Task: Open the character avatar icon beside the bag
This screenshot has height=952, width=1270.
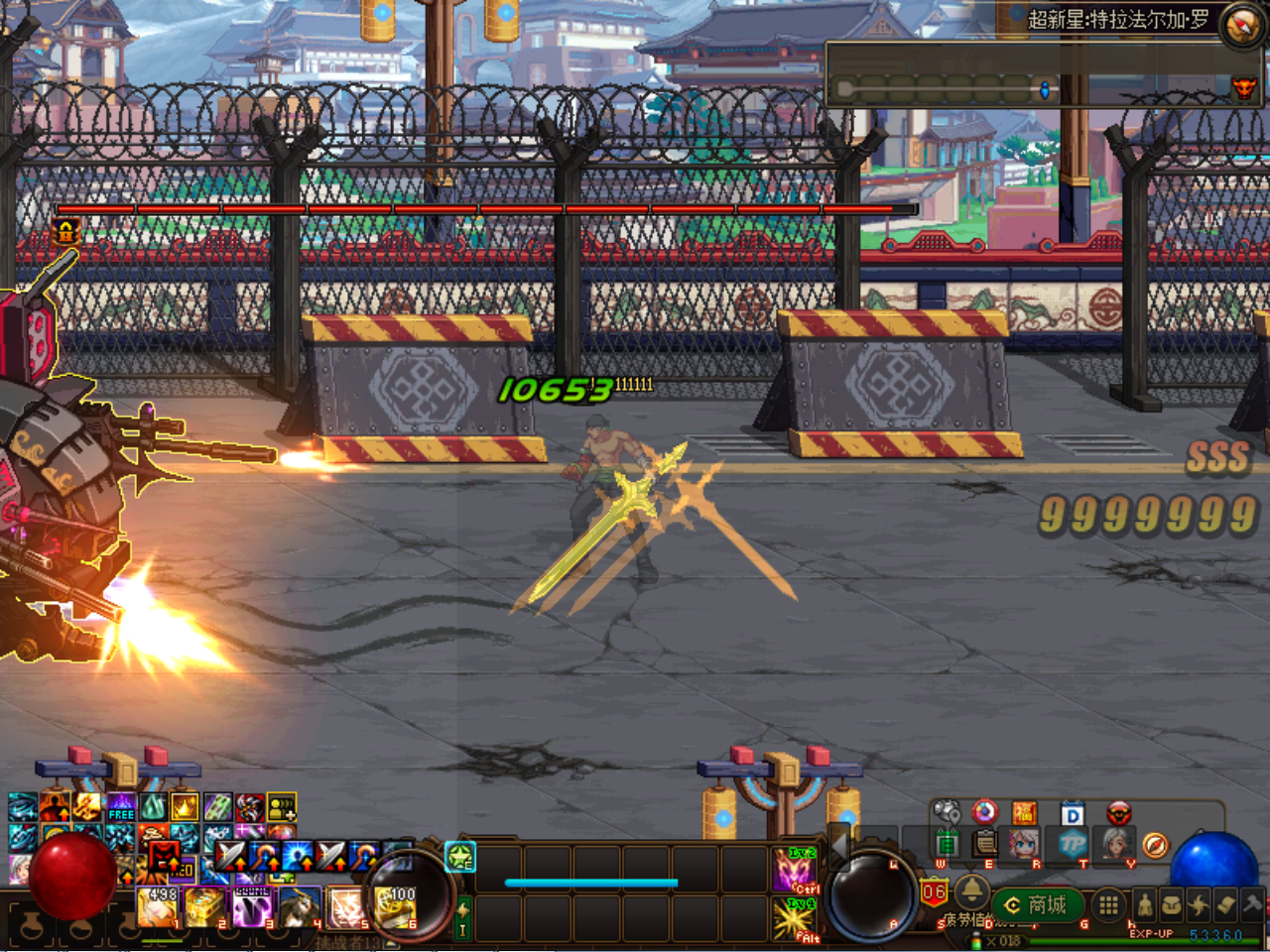Action: click(1144, 903)
